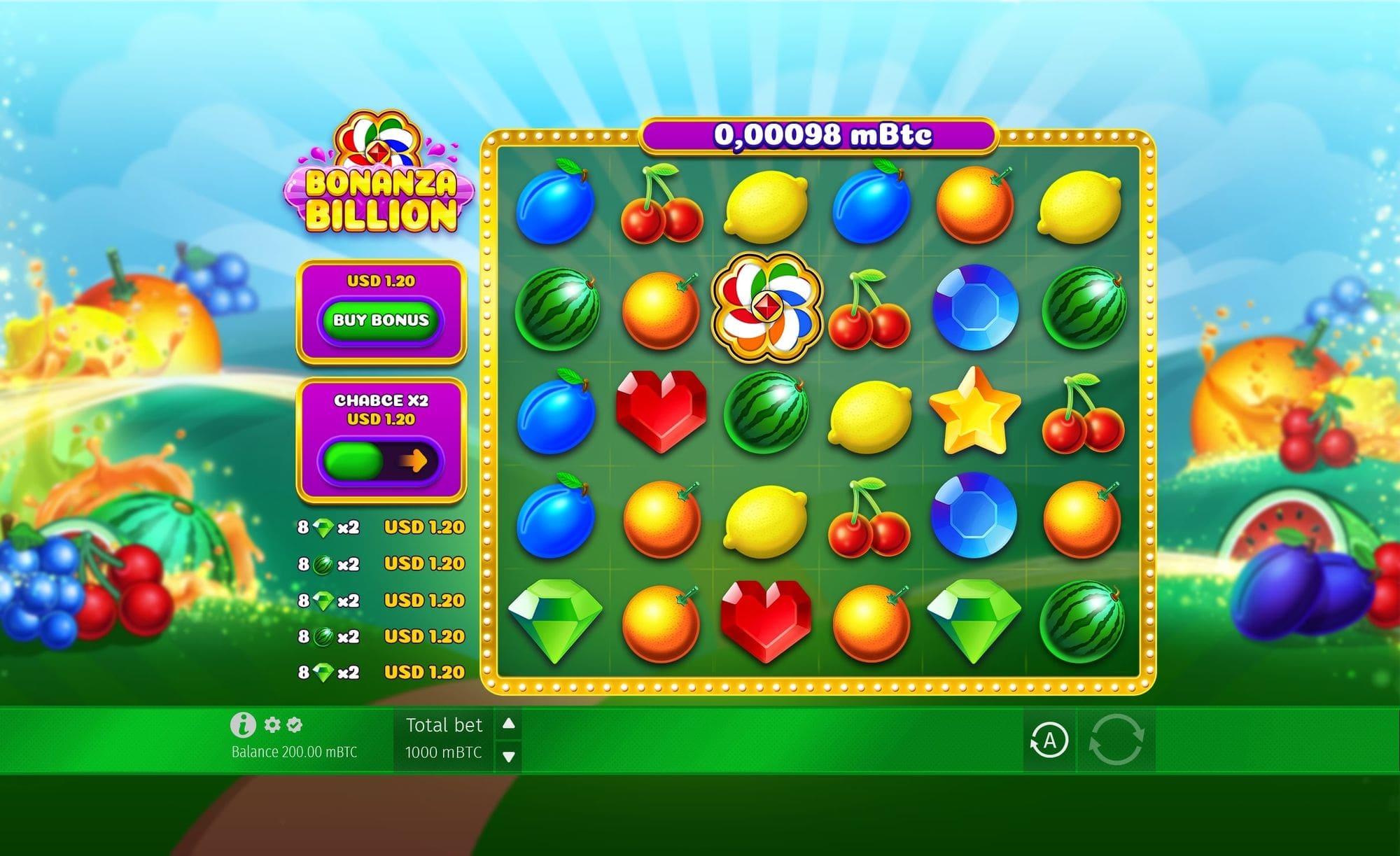Expand the Total bet selector
The height and width of the screenshot is (856, 1400).
(445, 738)
